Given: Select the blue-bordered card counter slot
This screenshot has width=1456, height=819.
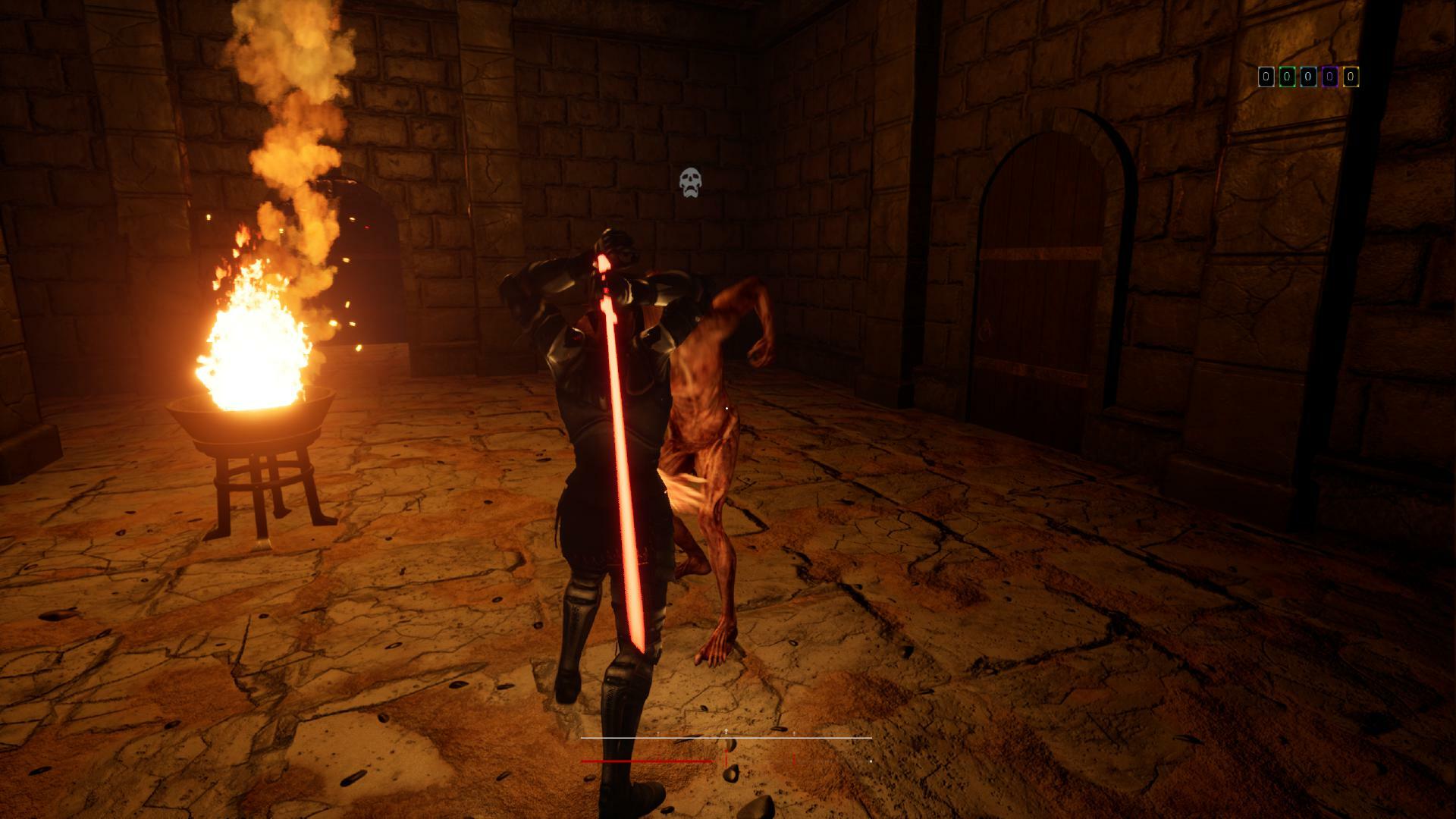Looking at the screenshot, I should pos(1308,77).
